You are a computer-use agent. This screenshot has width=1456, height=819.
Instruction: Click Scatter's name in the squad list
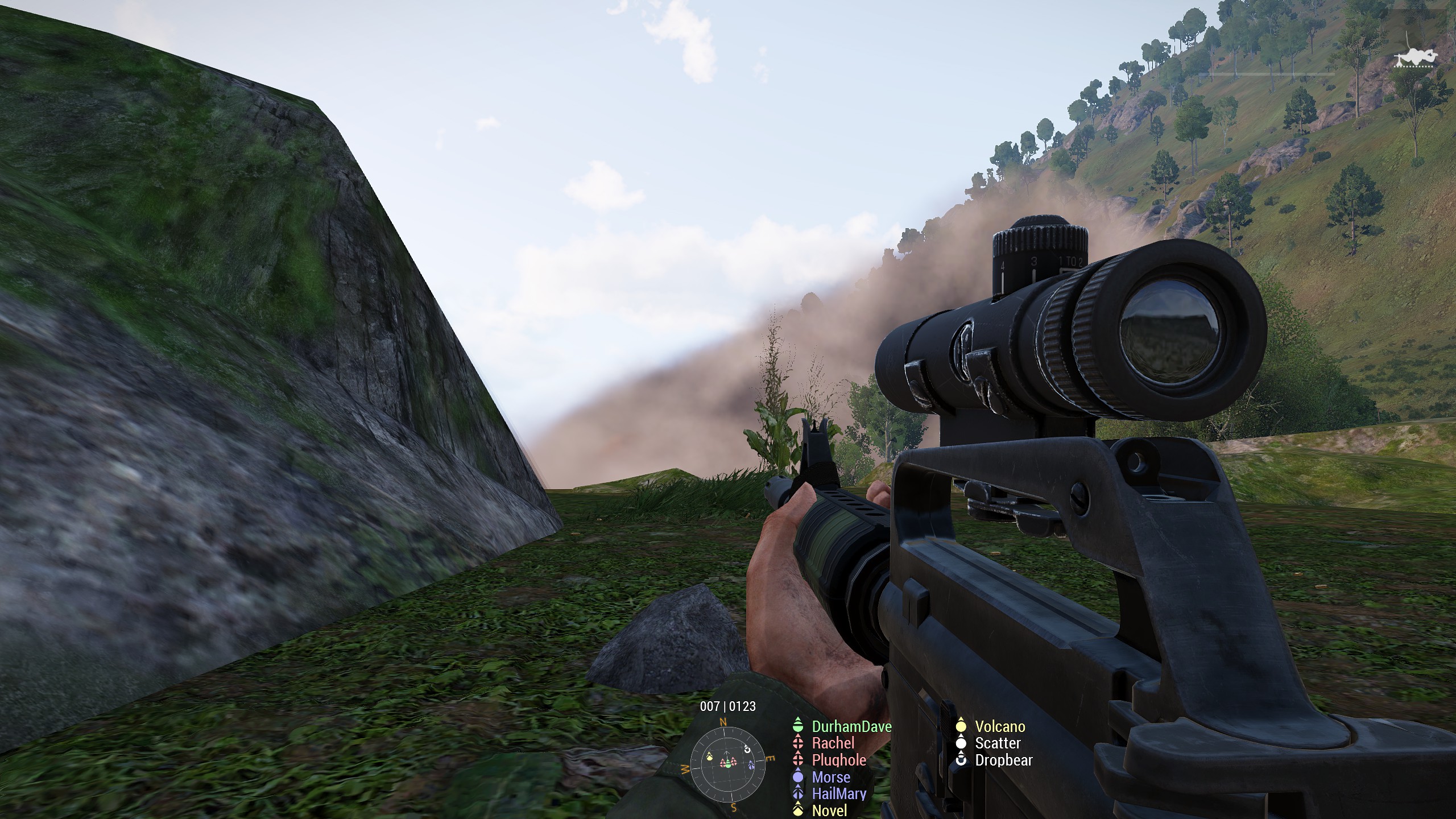(x=998, y=743)
